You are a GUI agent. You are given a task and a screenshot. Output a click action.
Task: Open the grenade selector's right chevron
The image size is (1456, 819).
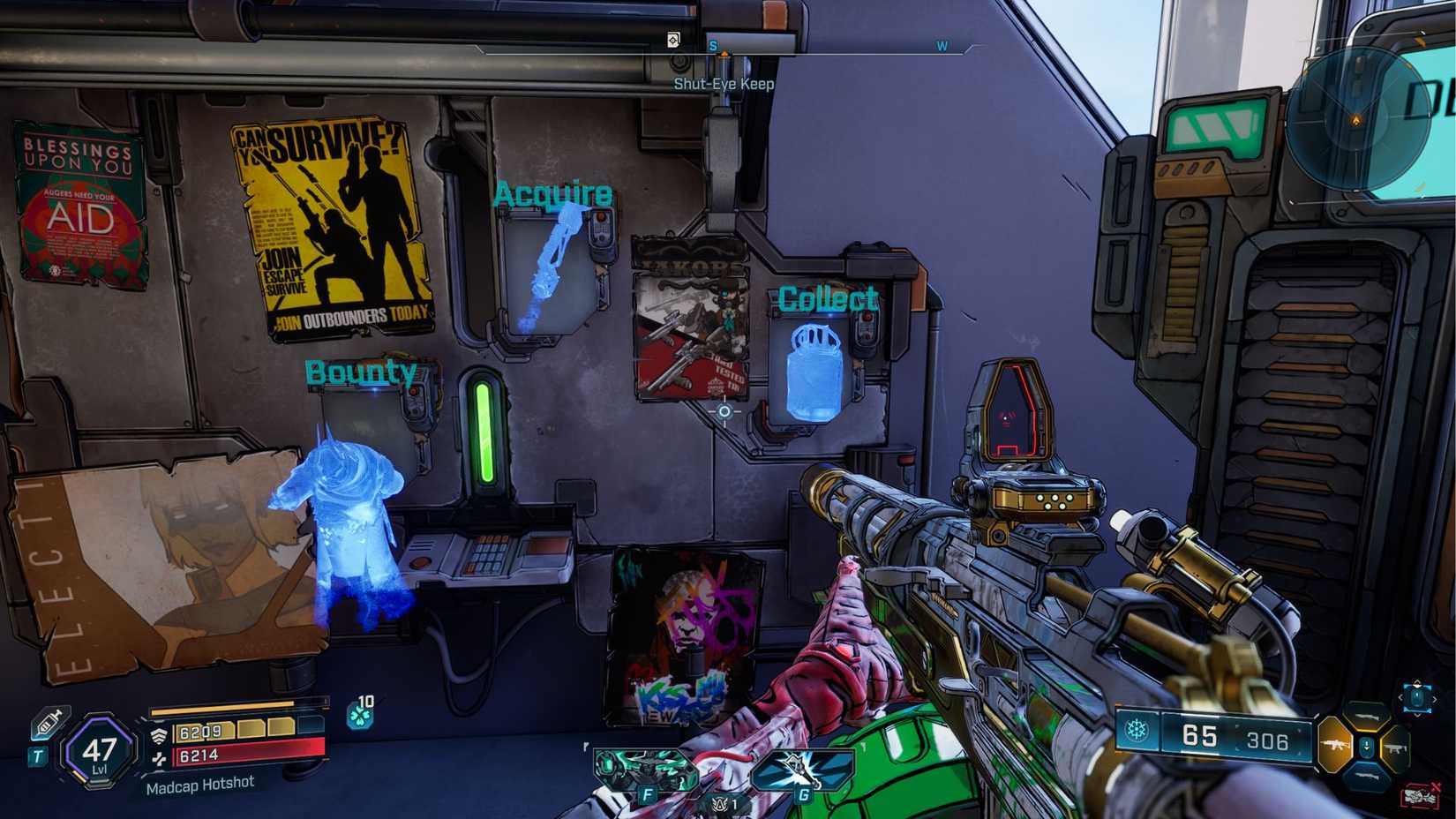(x=1436, y=698)
